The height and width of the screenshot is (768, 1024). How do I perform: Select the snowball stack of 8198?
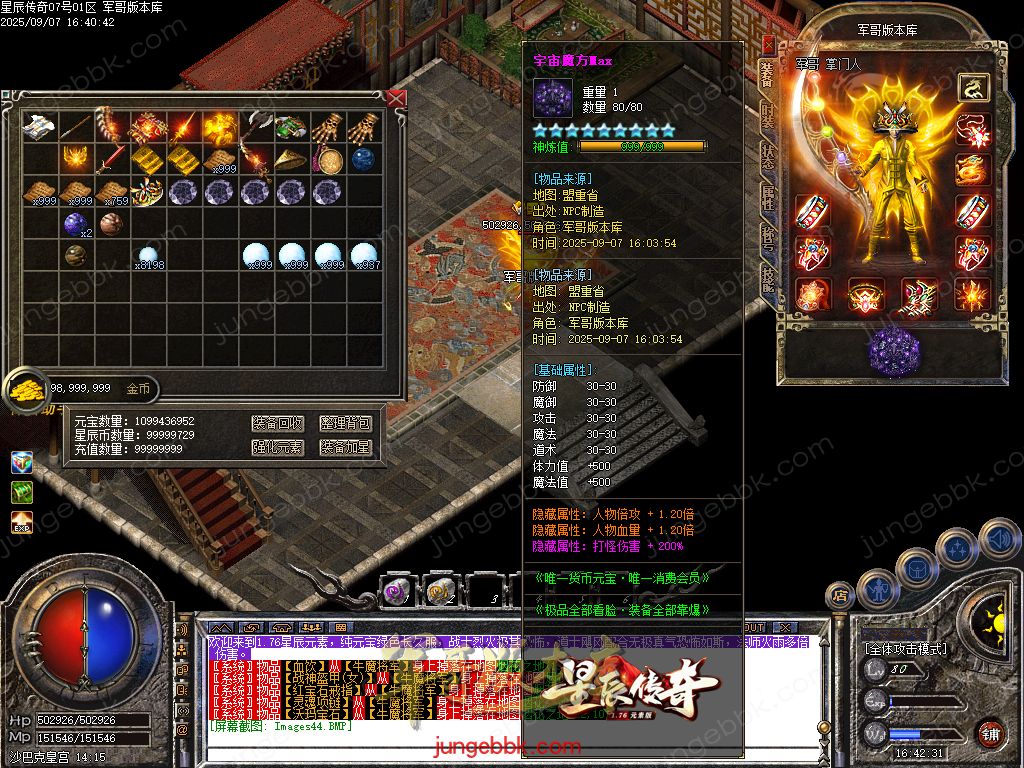click(x=148, y=256)
